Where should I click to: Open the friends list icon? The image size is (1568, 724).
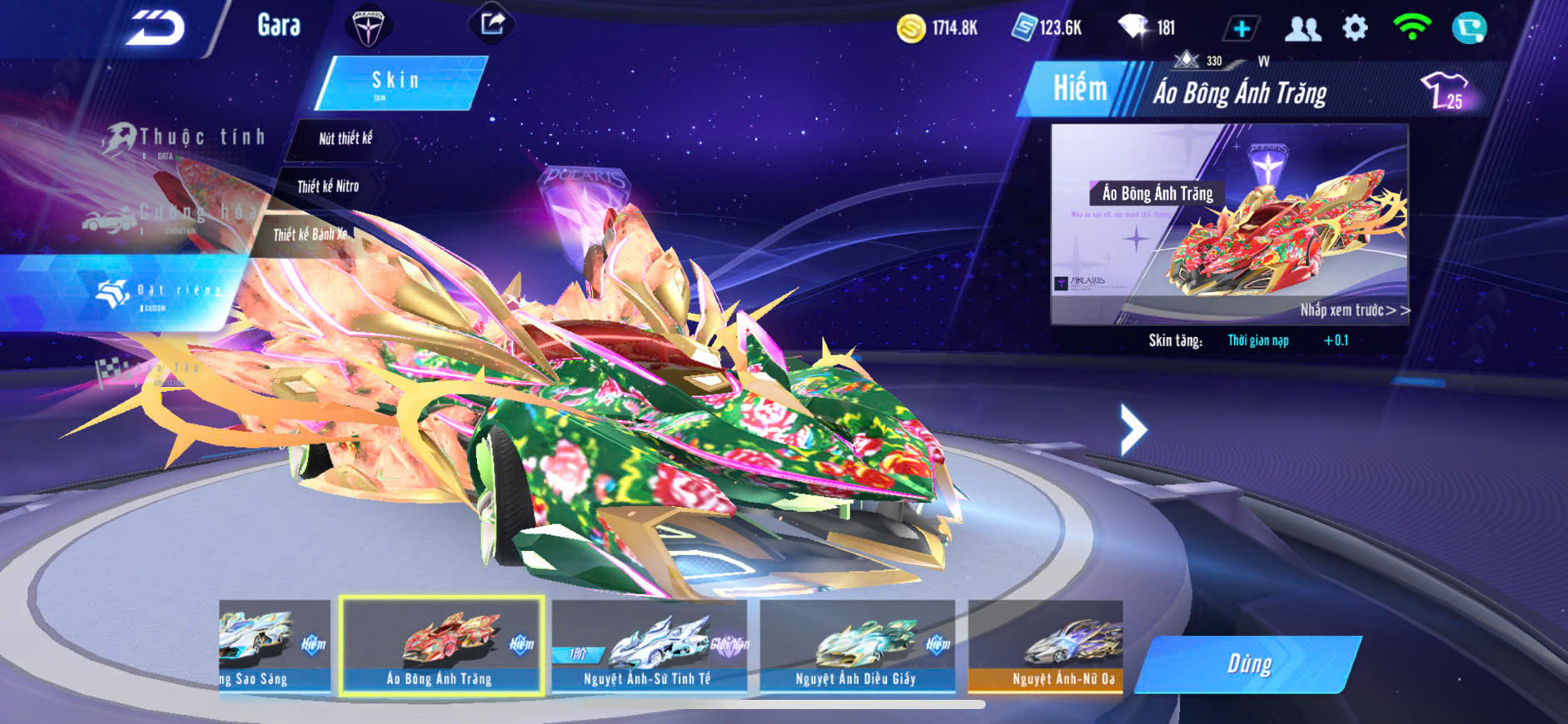[1302, 29]
